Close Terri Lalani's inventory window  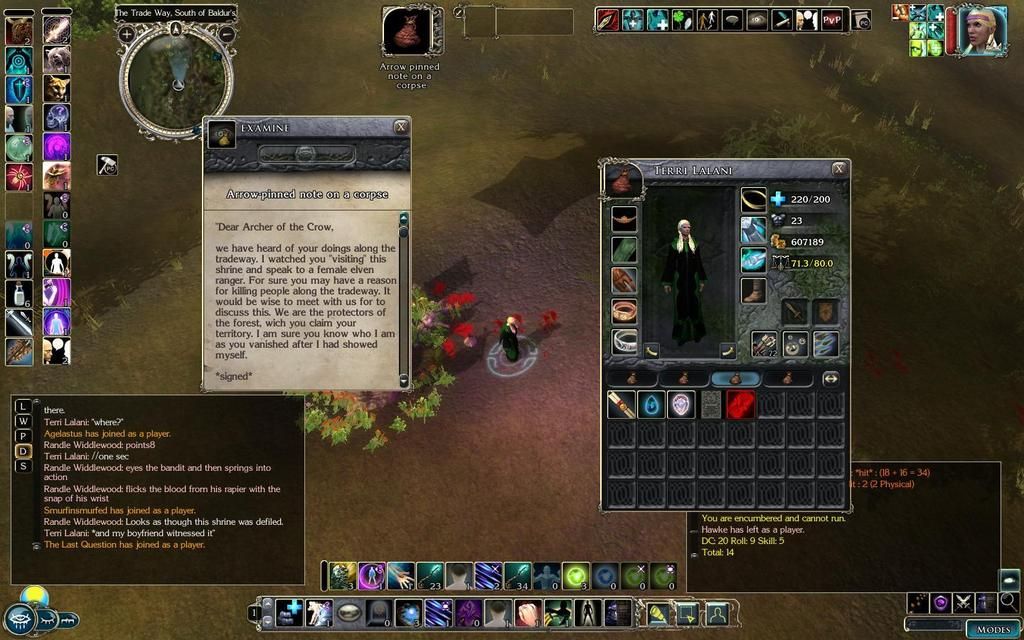838,169
